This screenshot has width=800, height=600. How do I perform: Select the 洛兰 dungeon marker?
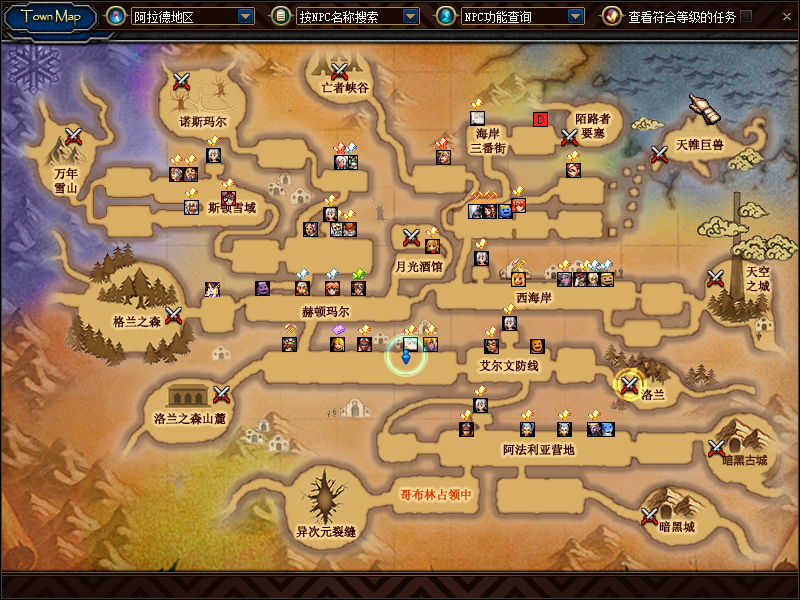point(630,384)
